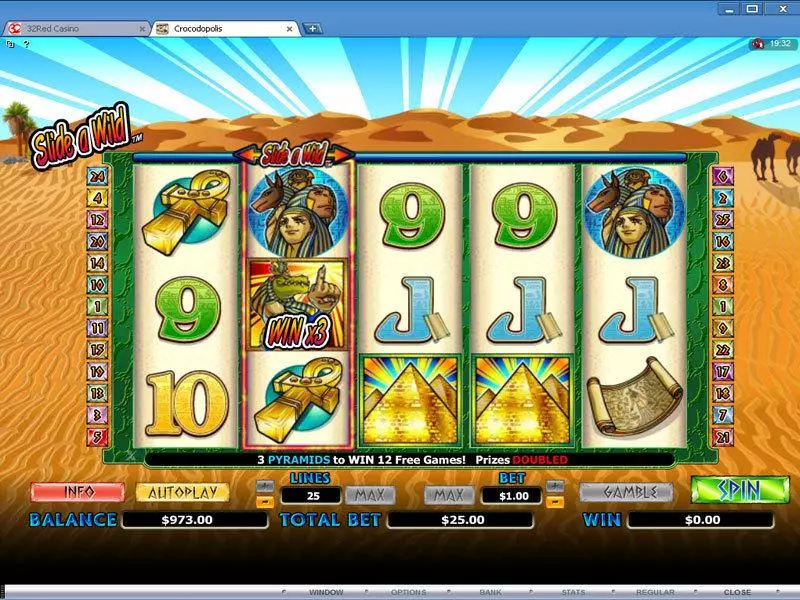The width and height of the screenshot is (800, 600).
Task: Show the STATS menu
Action: [x=574, y=592]
